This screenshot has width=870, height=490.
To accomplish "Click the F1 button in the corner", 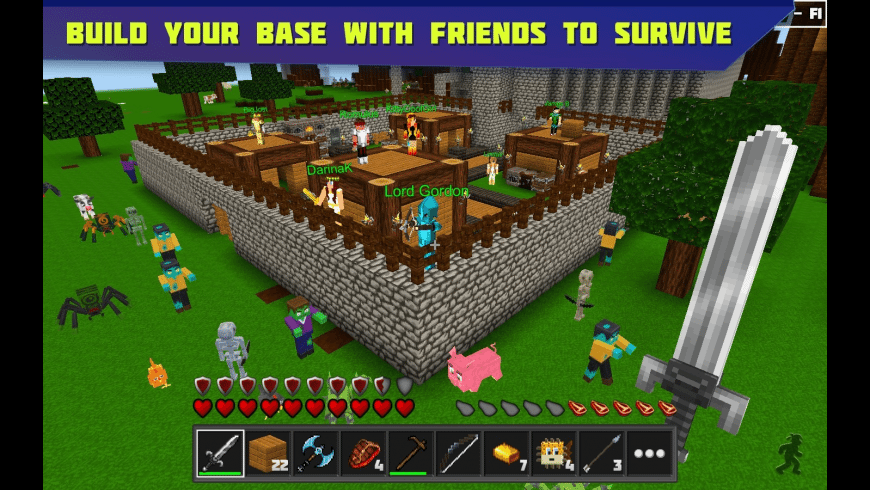I will pyautogui.click(x=811, y=13).
